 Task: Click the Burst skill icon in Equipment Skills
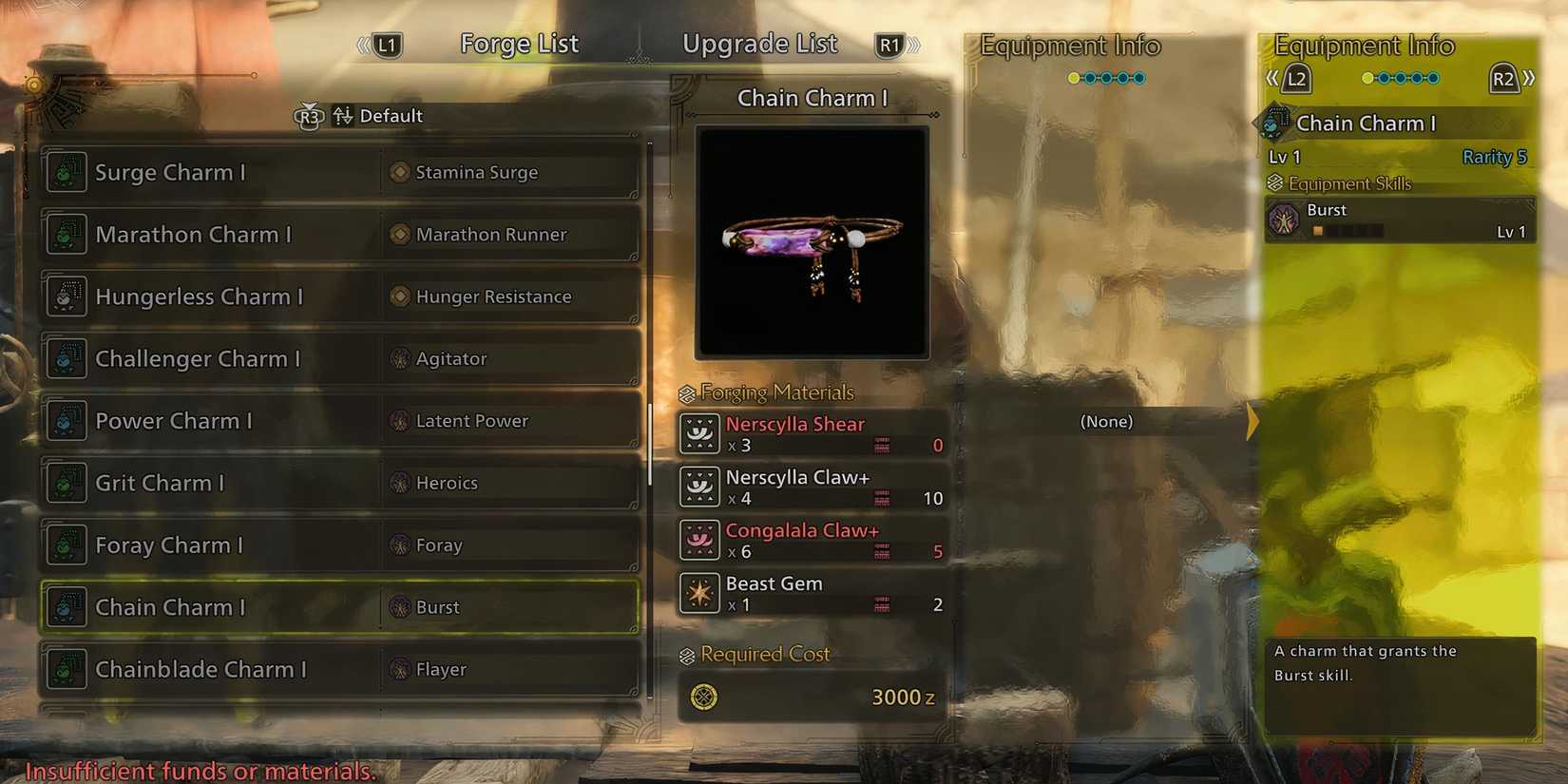[x=1285, y=219]
